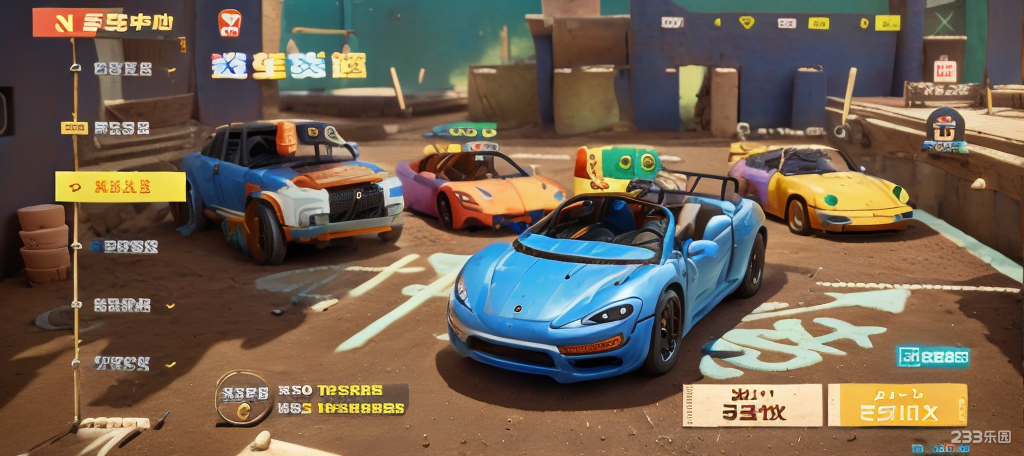This screenshot has width=1024, height=456.
Task: Select the yellow highlighted menu entry
Action: point(120,186)
